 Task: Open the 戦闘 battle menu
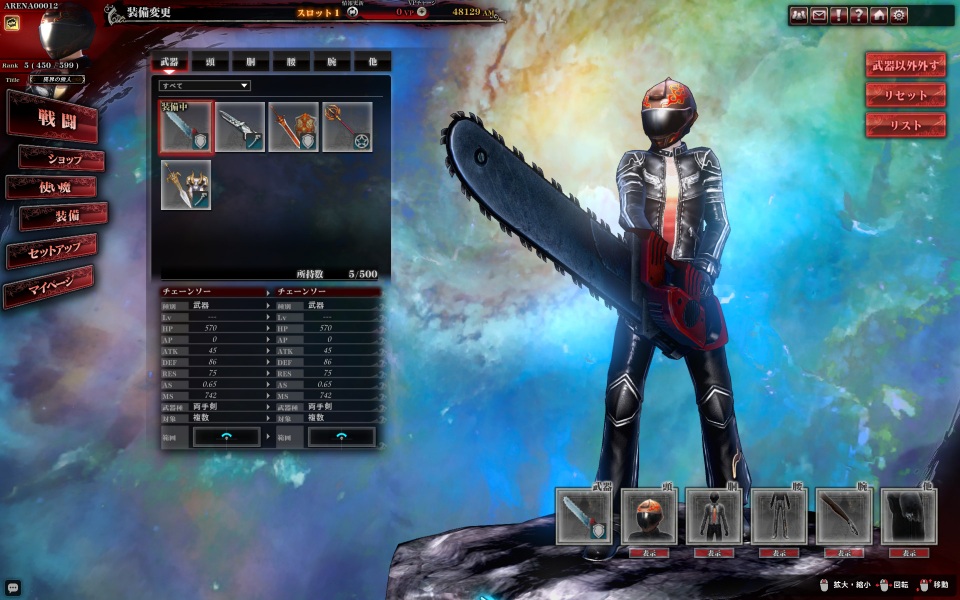54,118
